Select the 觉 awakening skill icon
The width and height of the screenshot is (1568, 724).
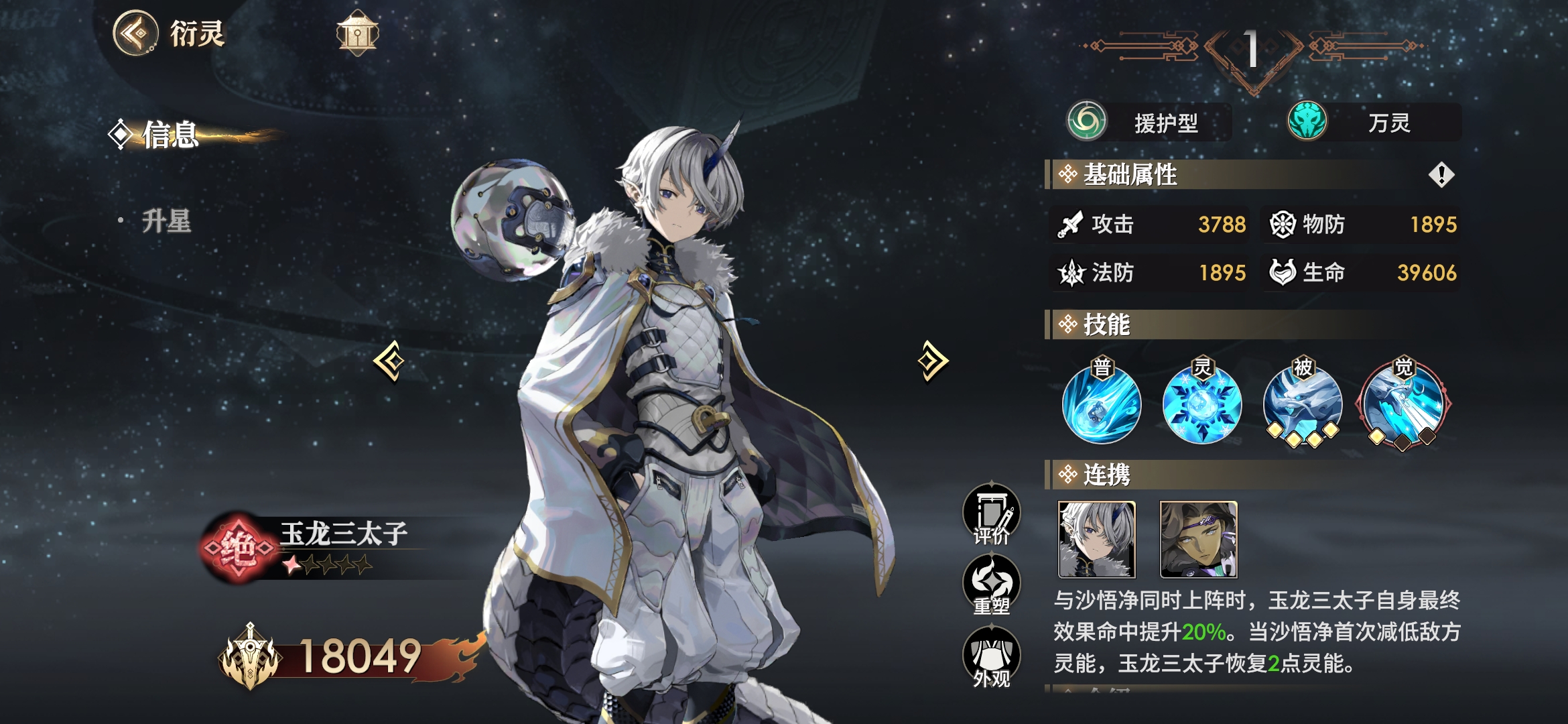click(x=1403, y=405)
